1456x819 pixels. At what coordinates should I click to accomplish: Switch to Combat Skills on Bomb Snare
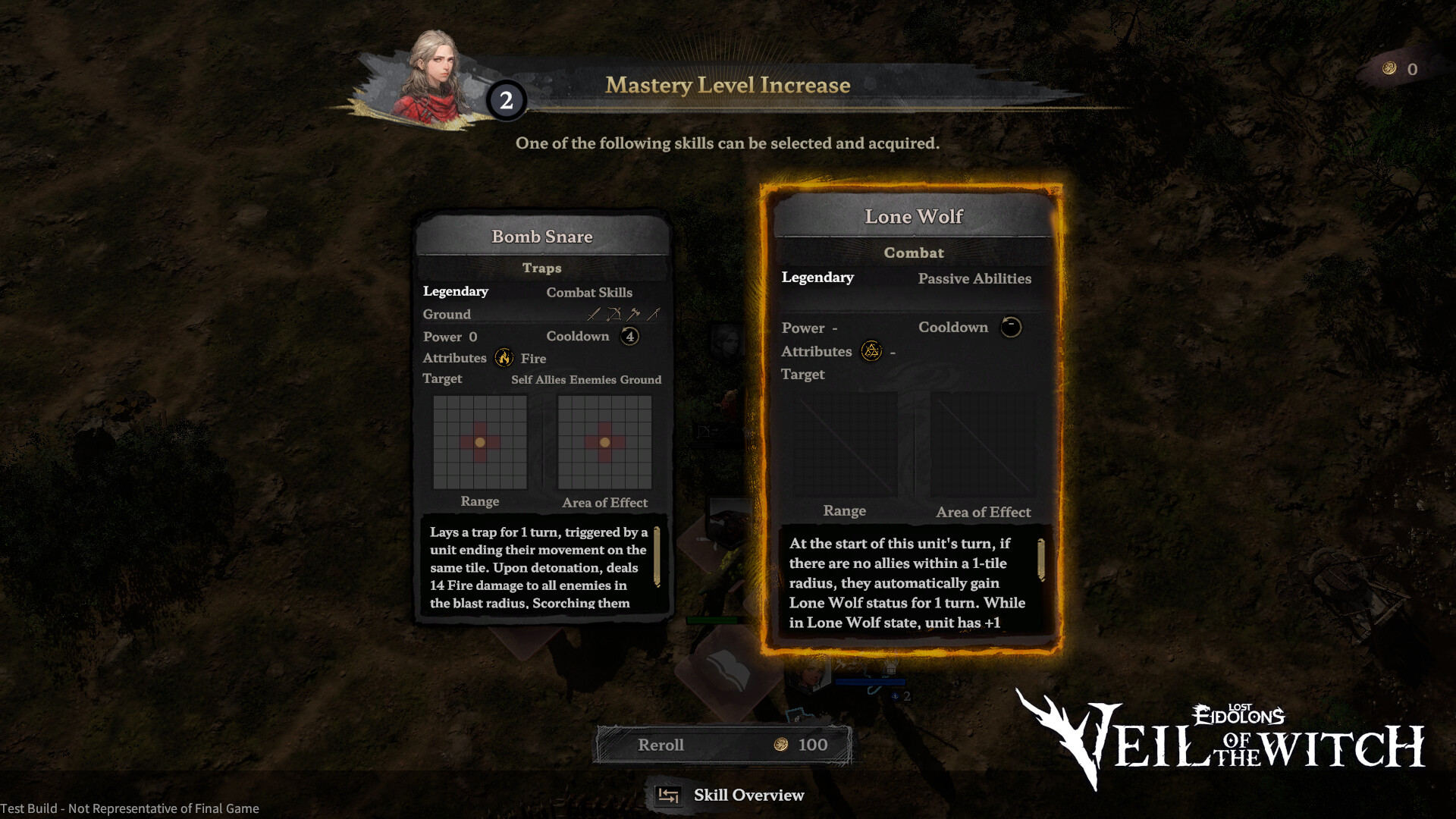coord(590,292)
